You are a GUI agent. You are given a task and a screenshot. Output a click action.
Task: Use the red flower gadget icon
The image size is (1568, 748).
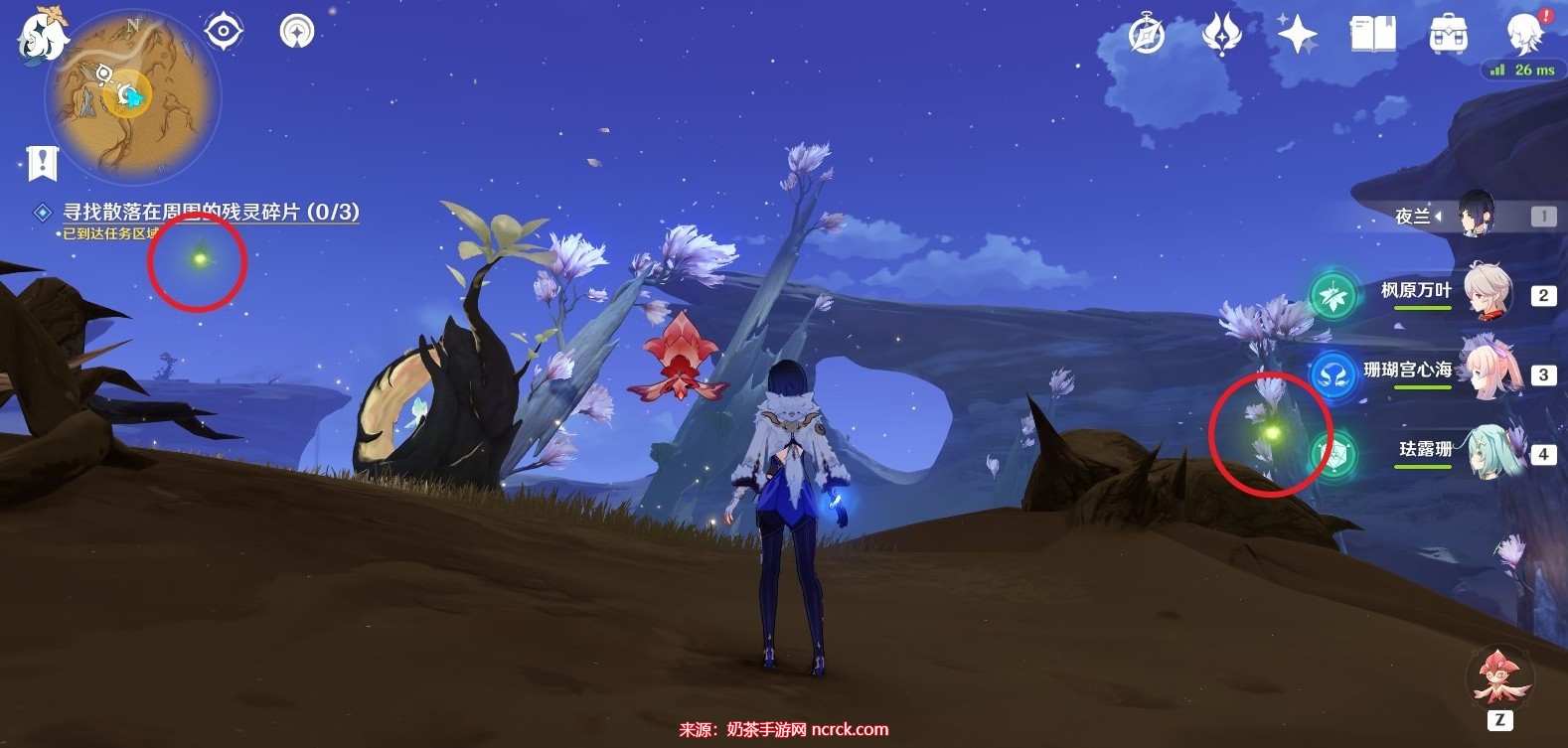[x=1499, y=677]
